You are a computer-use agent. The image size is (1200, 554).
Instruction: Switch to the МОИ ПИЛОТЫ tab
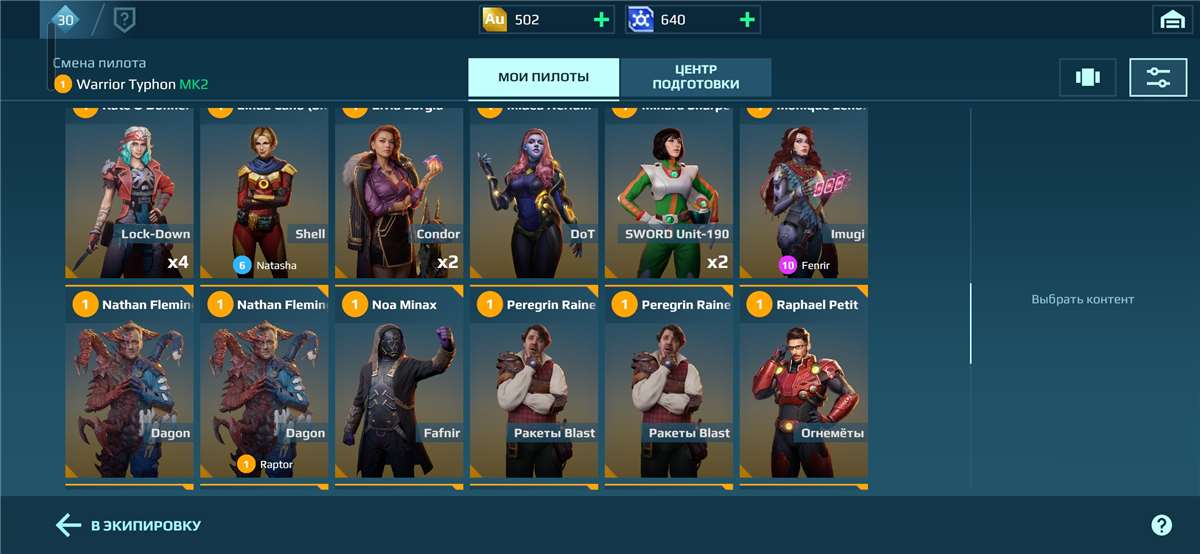click(543, 77)
